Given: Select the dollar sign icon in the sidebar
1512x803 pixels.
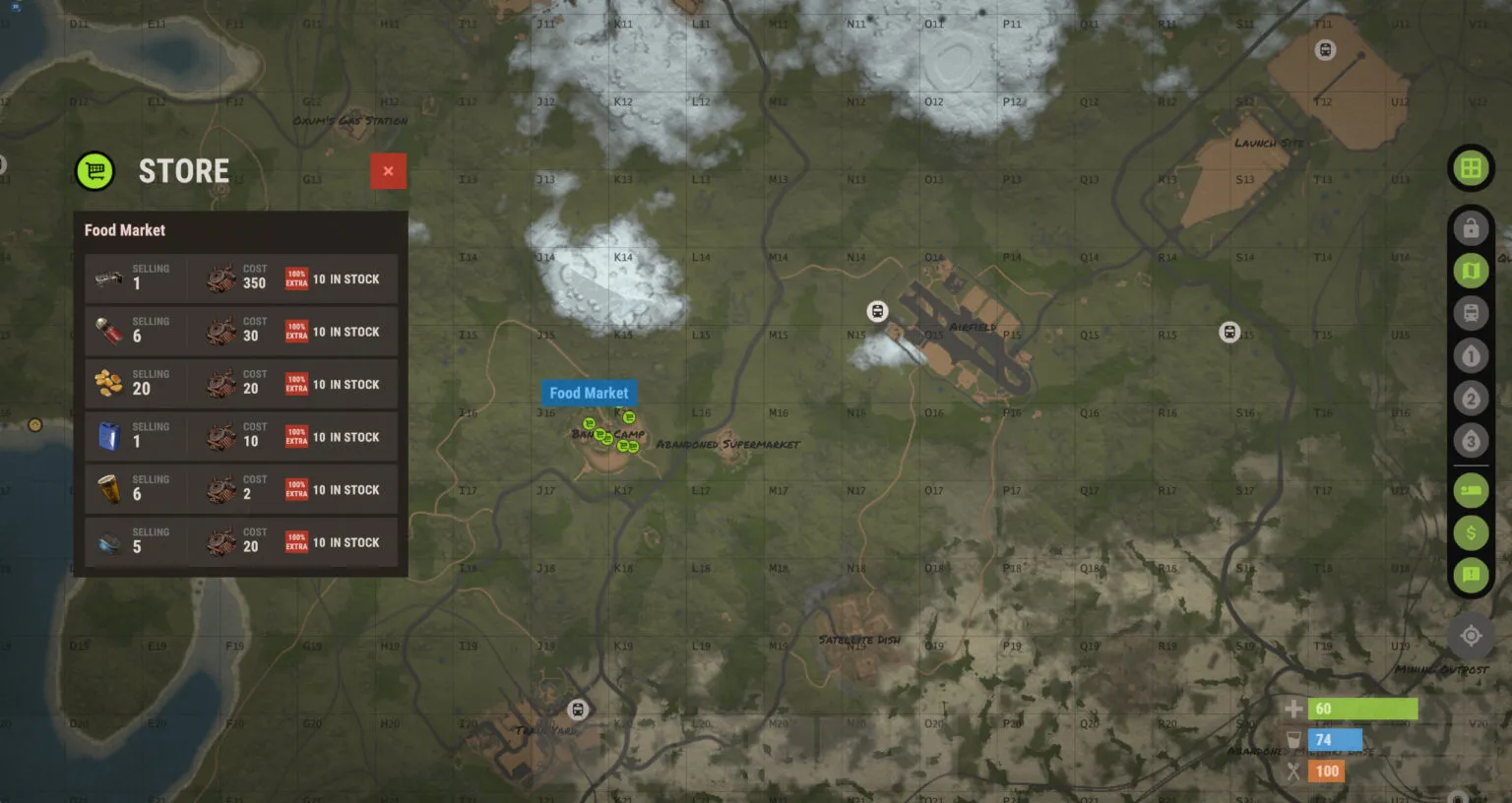Looking at the screenshot, I should coord(1471,532).
